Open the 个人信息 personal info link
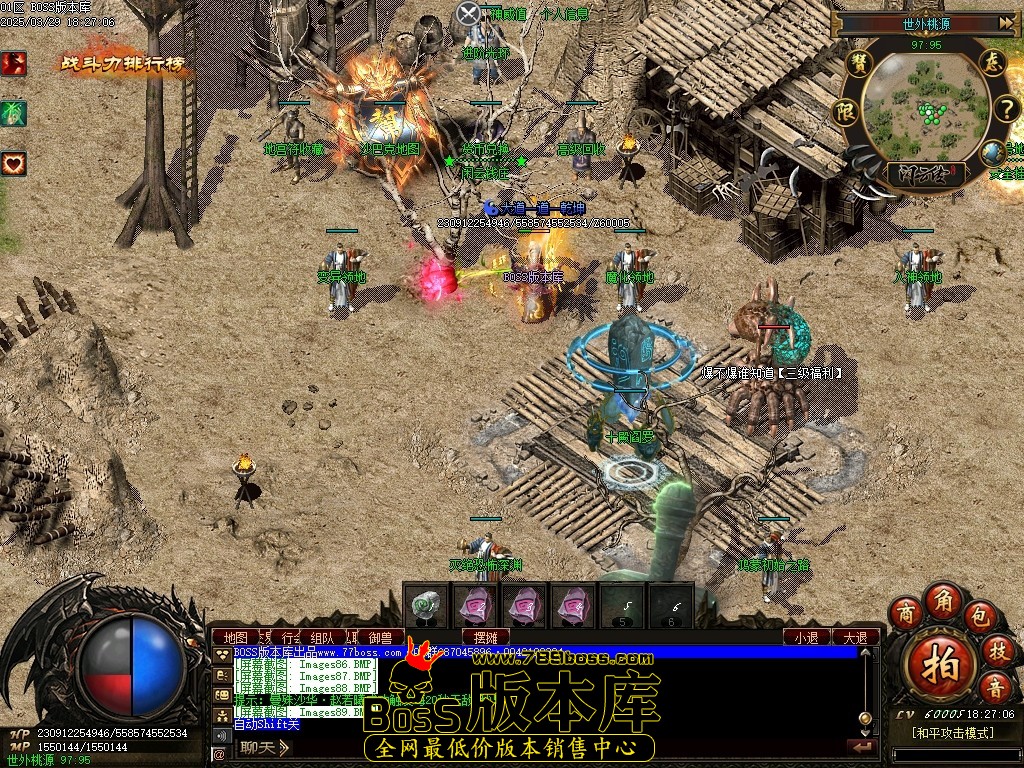 (565, 14)
